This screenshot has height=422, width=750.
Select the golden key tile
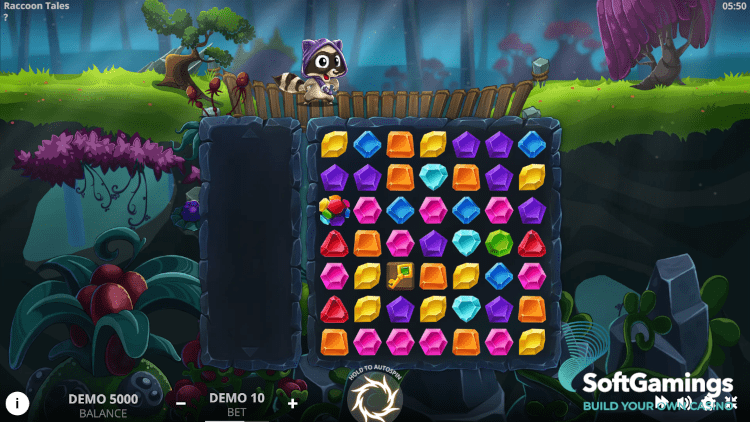(x=400, y=275)
